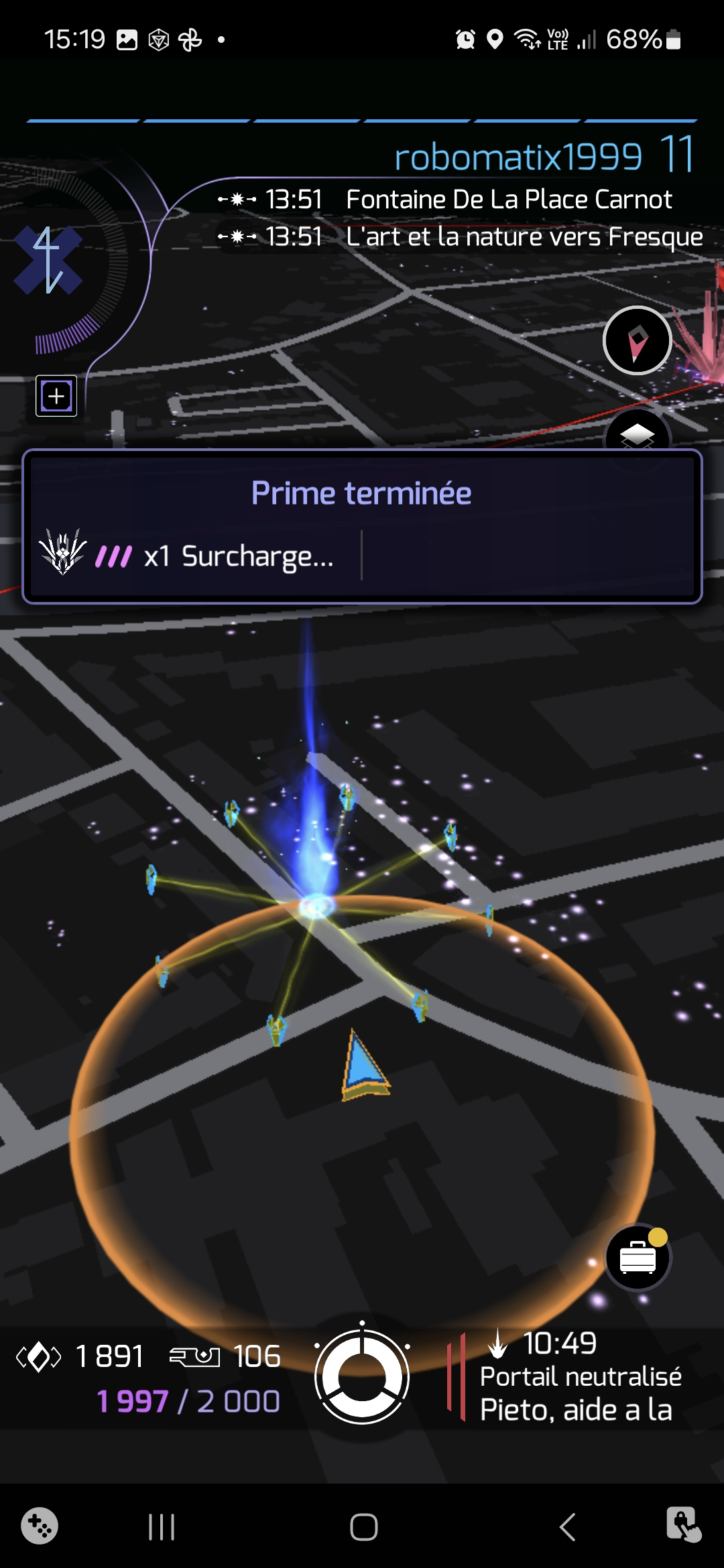Image resolution: width=724 pixels, height=1568 pixels.
Task: Open the game controller tools icon
Action: pyautogui.click(x=40, y=1526)
